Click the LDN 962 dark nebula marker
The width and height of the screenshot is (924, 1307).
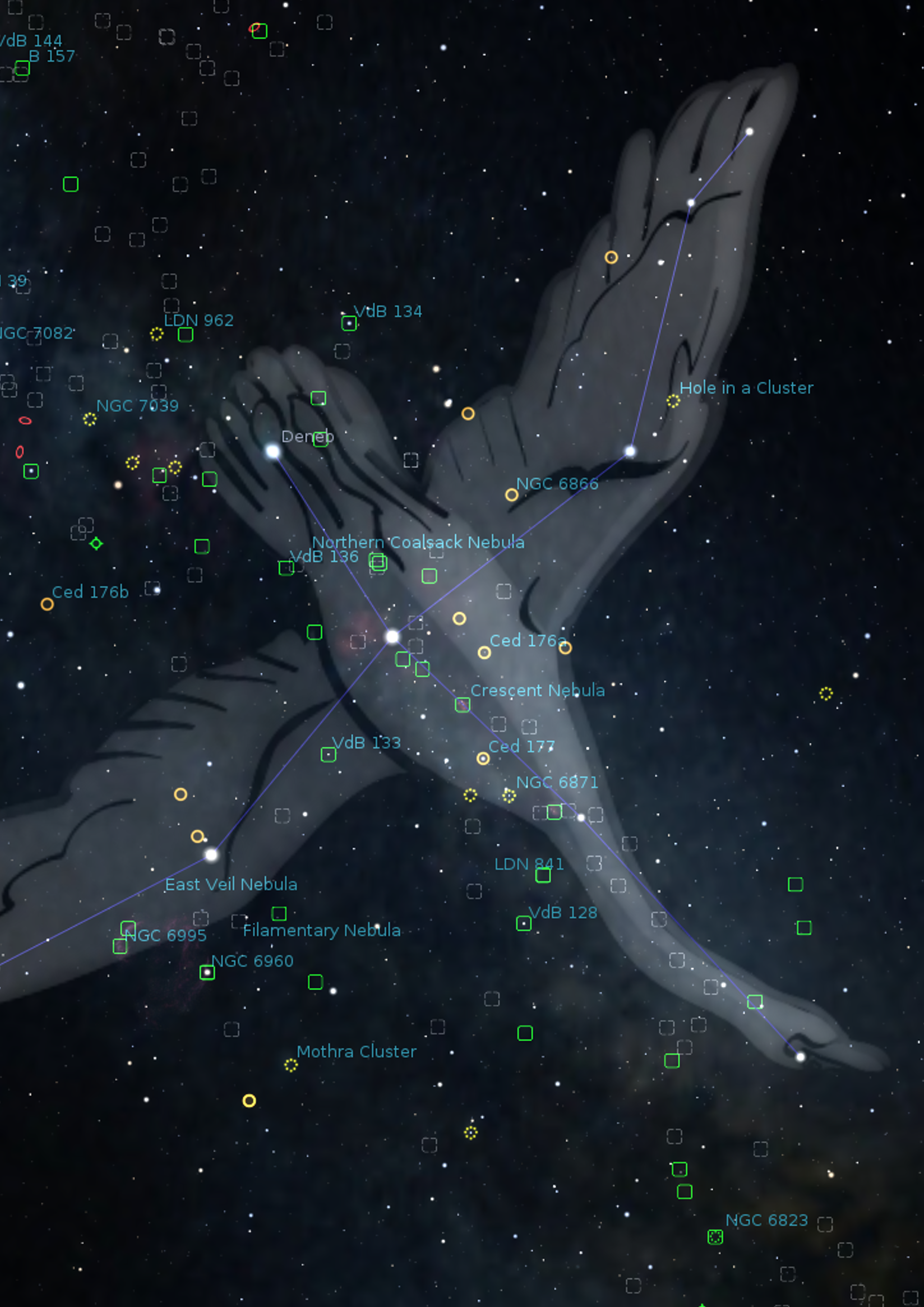tap(185, 335)
